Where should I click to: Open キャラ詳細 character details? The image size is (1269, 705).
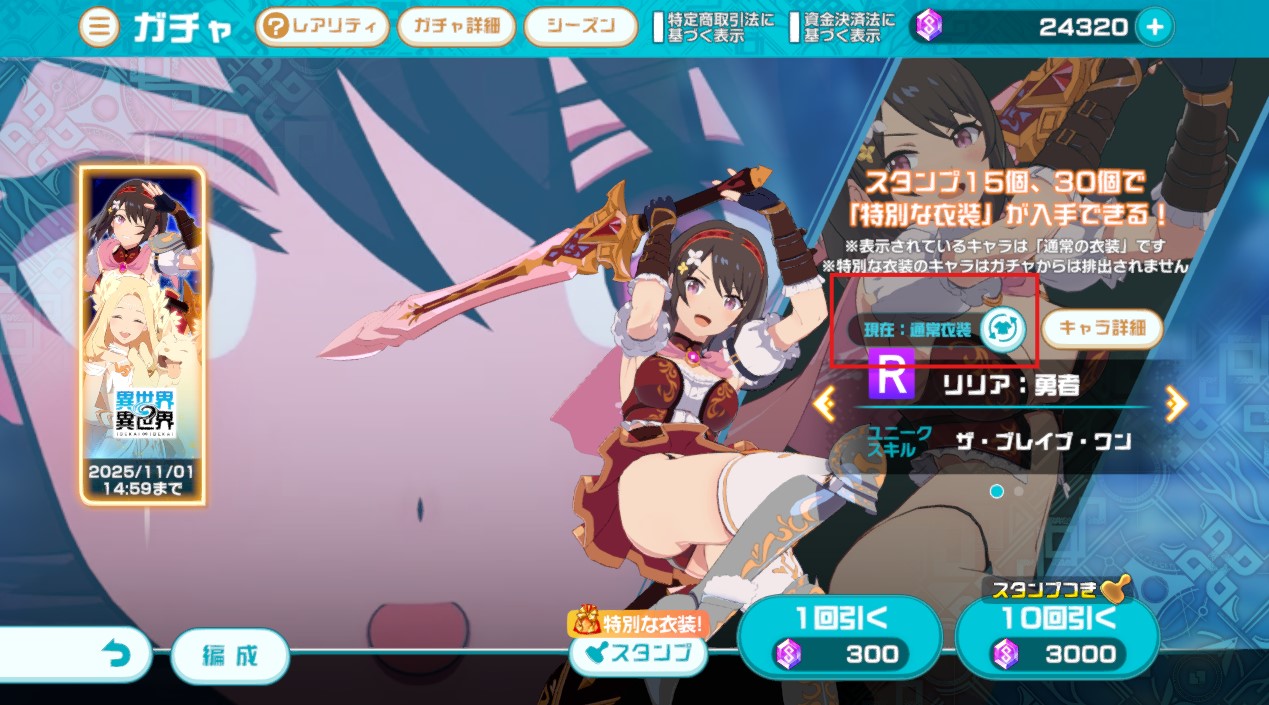coord(1102,328)
